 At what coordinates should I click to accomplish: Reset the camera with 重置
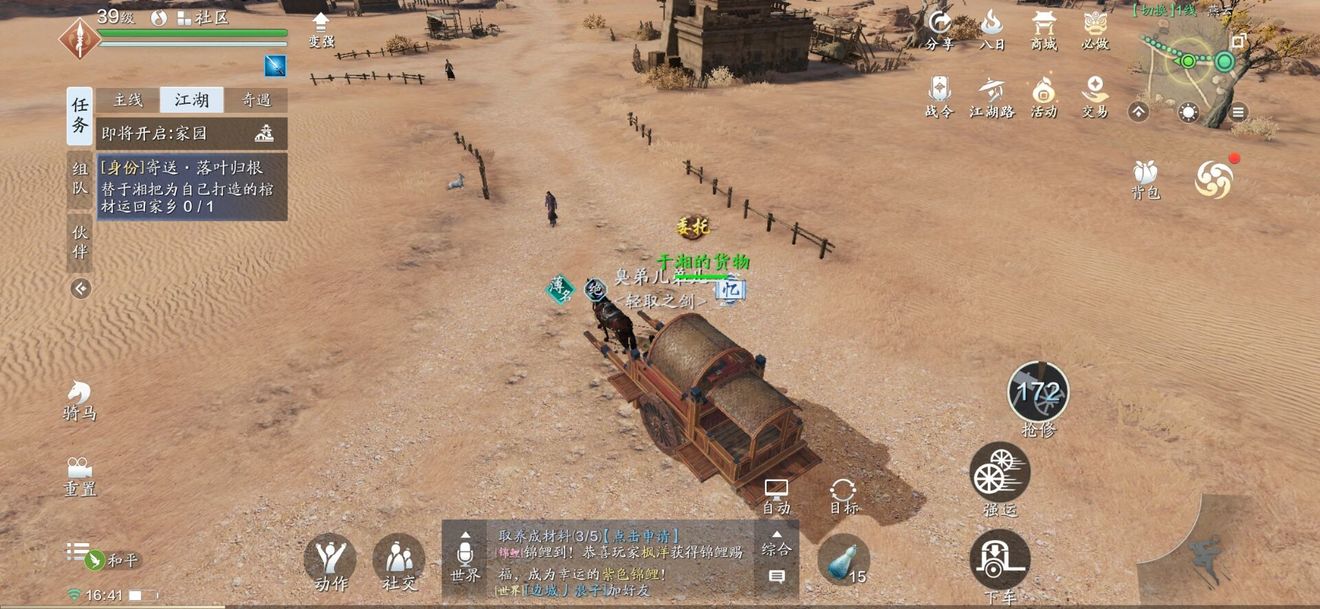tap(79, 475)
